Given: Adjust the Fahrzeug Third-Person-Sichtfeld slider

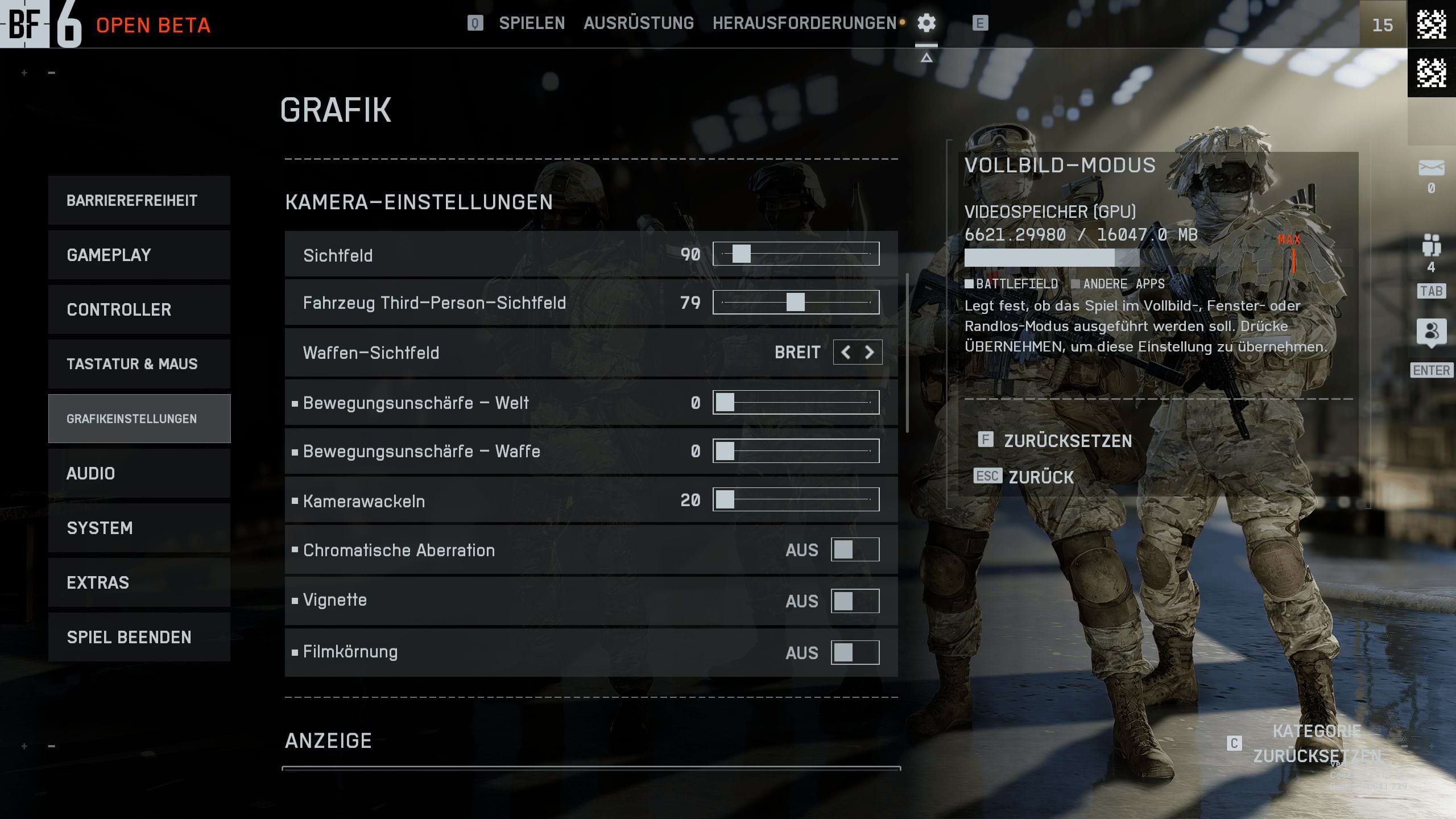Looking at the screenshot, I should [x=796, y=302].
